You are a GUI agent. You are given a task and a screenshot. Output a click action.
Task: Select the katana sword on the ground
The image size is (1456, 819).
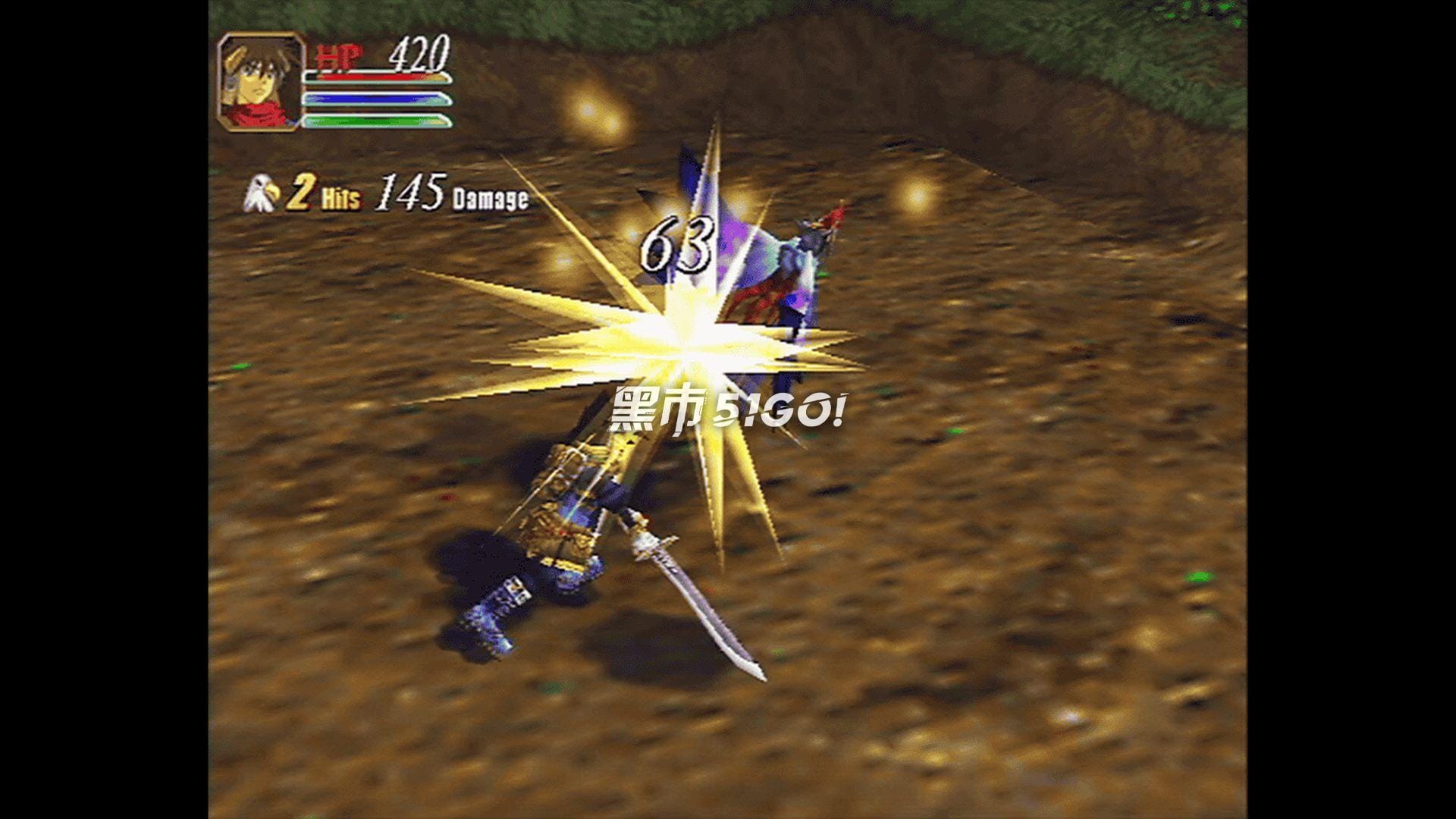(x=698, y=599)
